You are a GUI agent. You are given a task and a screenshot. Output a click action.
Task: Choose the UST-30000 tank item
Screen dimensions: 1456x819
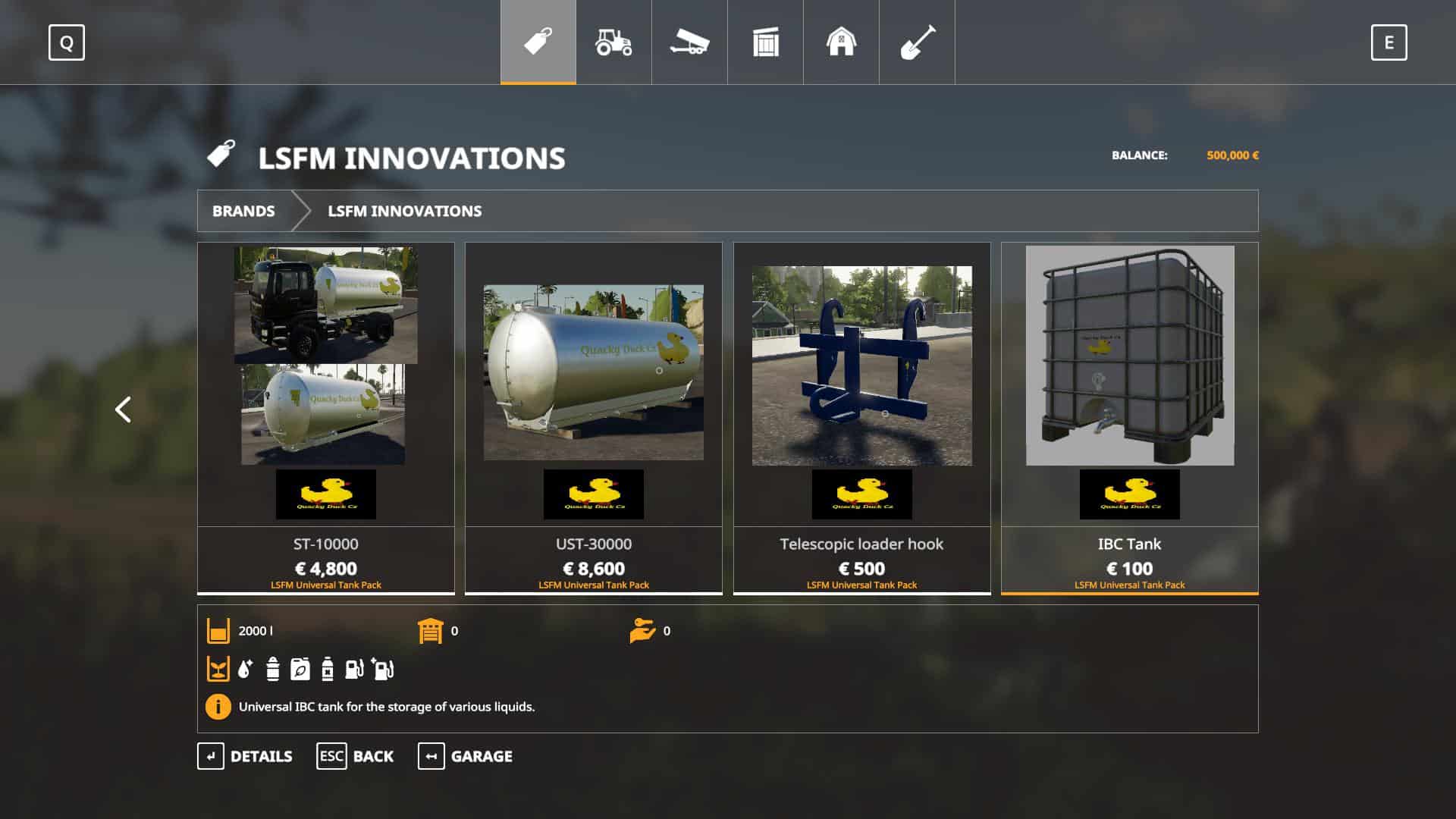click(x=593, y=417)
